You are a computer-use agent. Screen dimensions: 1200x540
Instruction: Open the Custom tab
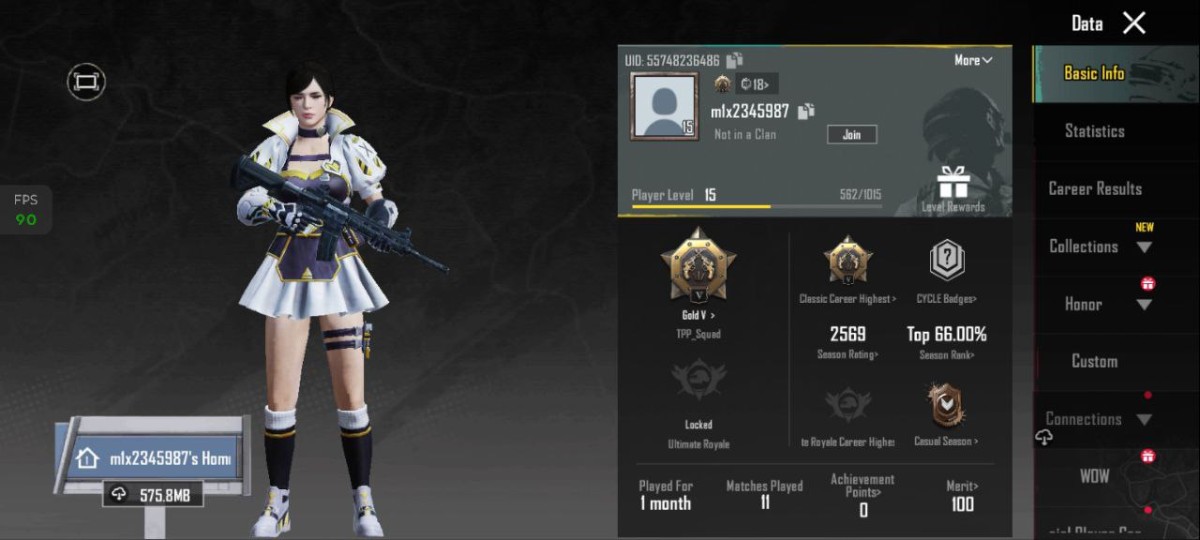click(x=1094, y=361)
